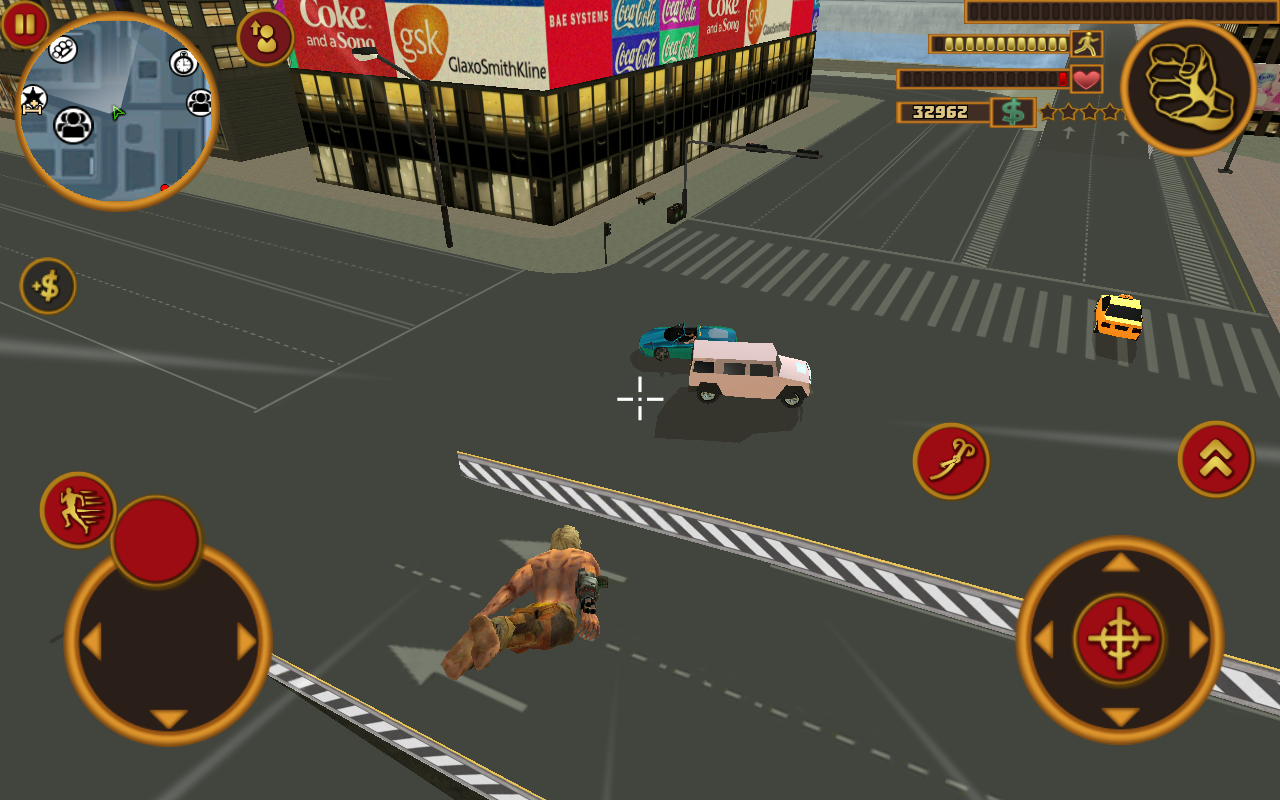Image resolution: width=1280 pixels, height=800 pixels.
Task: Toggle aim mode with the crosshair button
Action: click(x=1121, y=640)
